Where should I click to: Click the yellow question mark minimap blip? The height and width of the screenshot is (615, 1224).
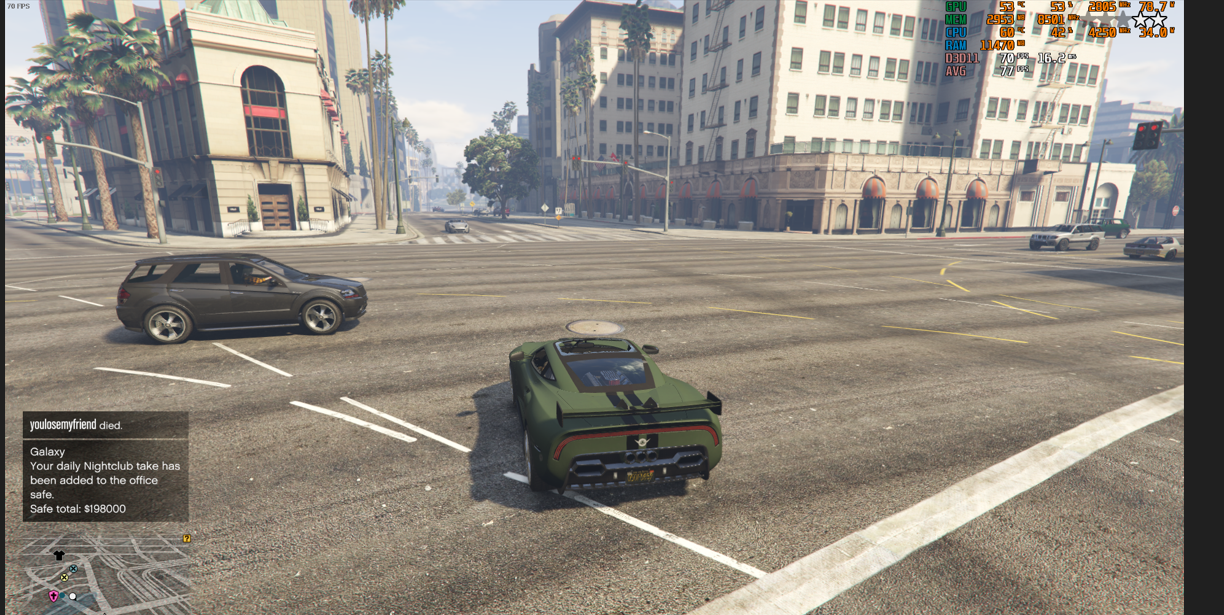(186, 539)
